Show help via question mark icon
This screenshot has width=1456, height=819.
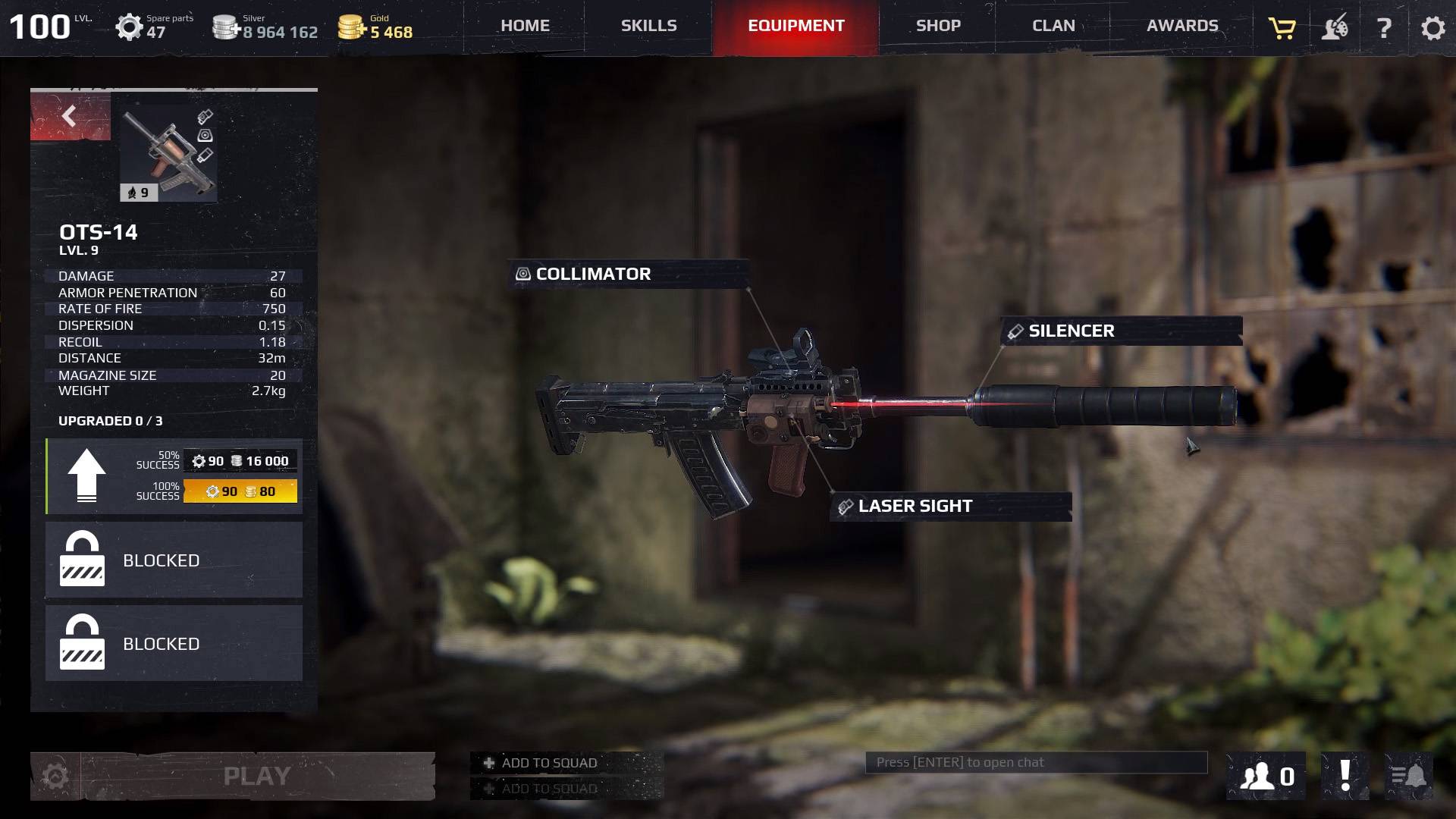tap(1384, 29)
